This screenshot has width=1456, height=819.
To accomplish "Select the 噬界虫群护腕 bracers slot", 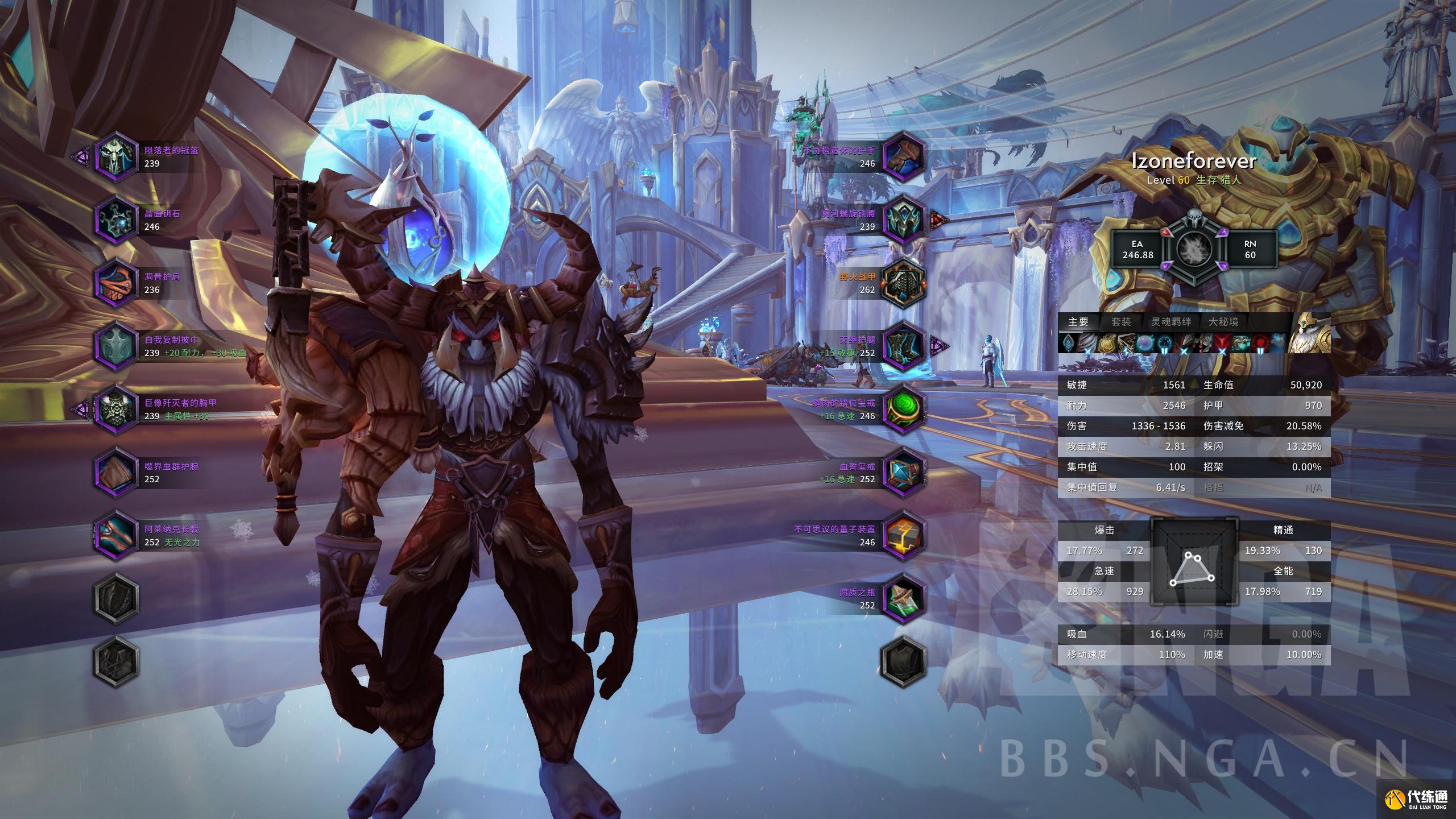I will click(116, 472).
